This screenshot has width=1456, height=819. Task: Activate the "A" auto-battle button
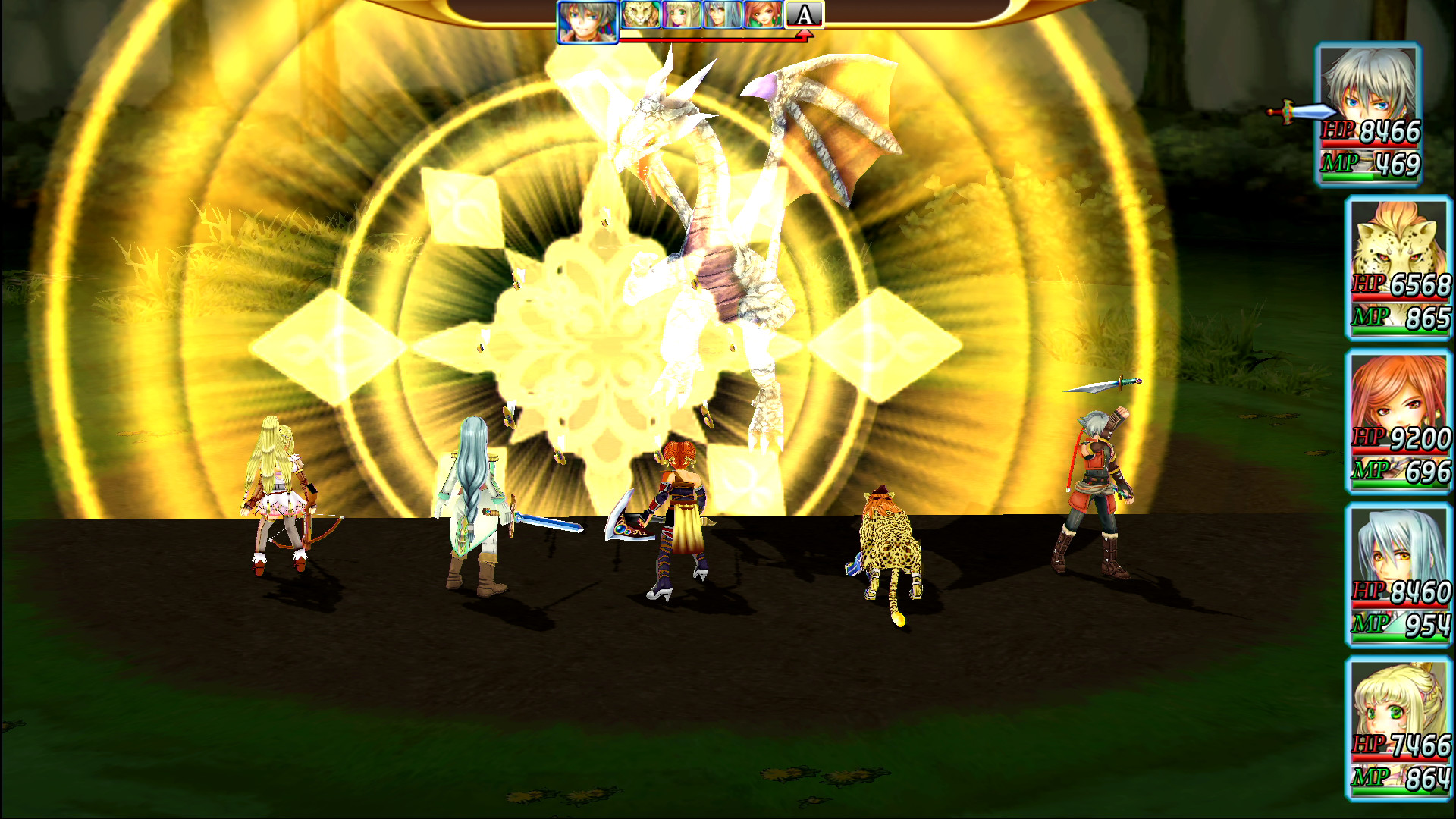click(x=804, y=13)
